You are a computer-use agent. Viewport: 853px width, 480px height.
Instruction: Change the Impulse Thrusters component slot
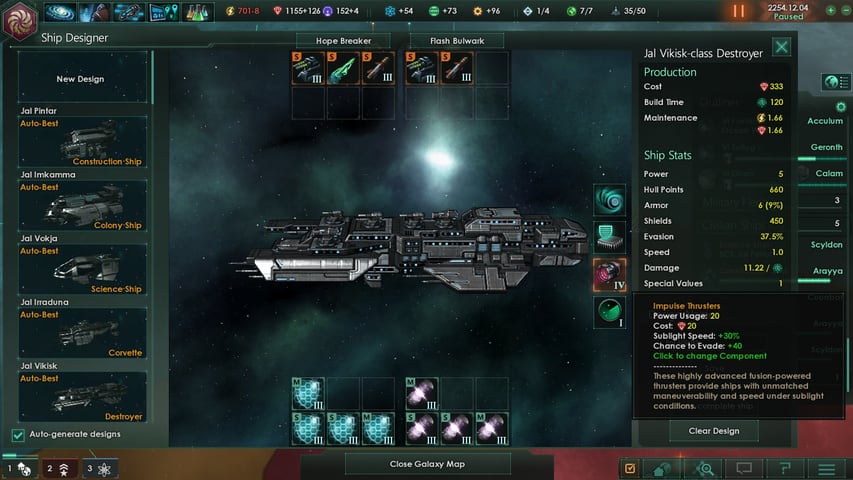click(610, 274)
